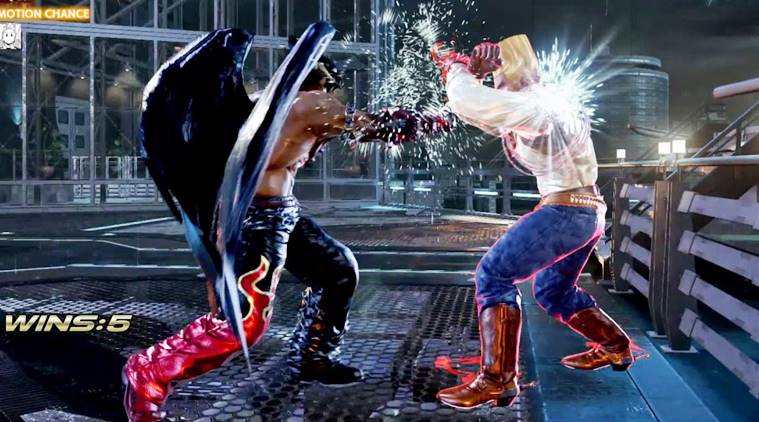Click the white smiley face player emblem
The width and height of the screenshot is (759, 422).
point(11,37)
